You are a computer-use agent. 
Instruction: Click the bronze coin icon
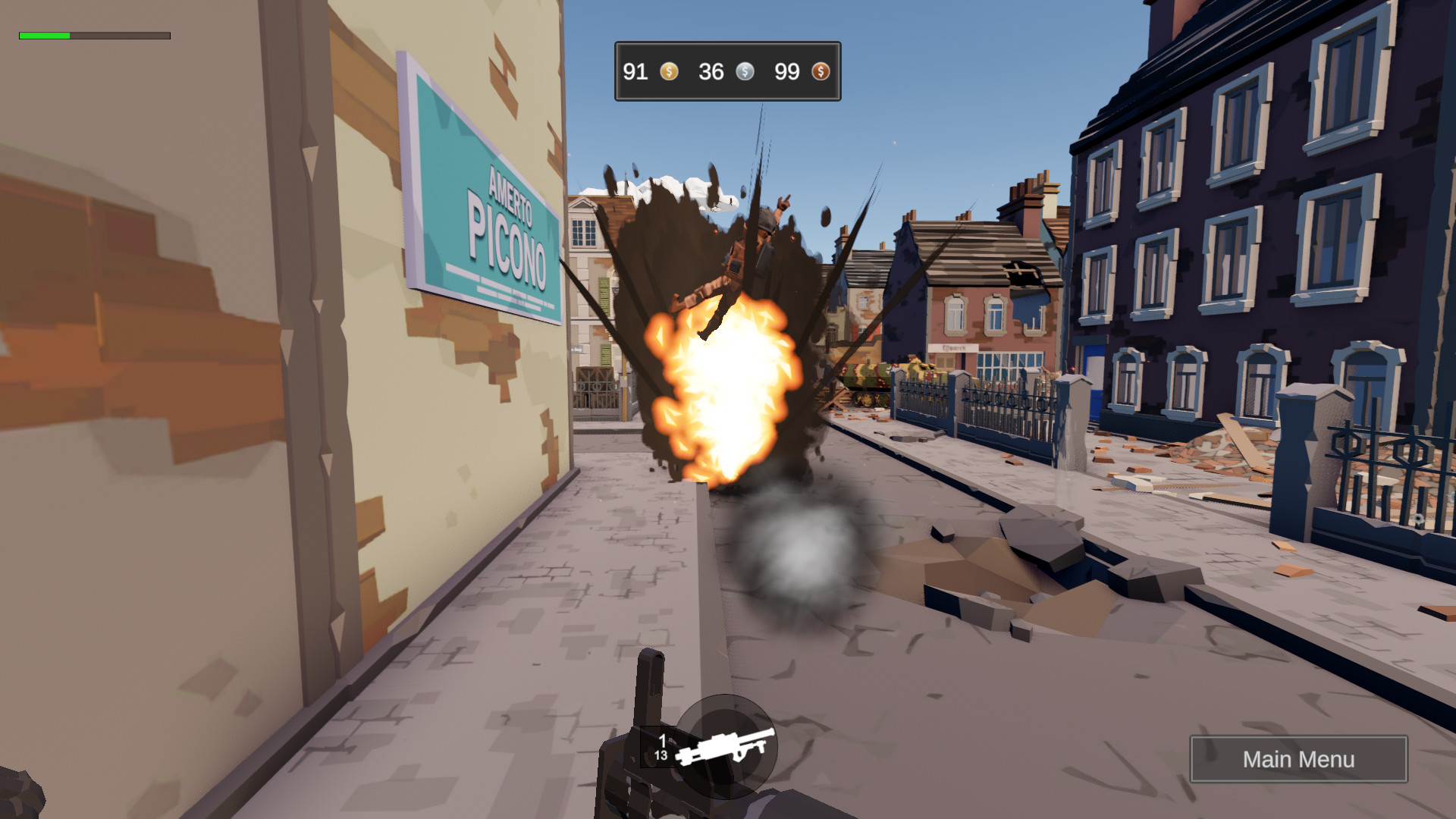coord(821,72)
